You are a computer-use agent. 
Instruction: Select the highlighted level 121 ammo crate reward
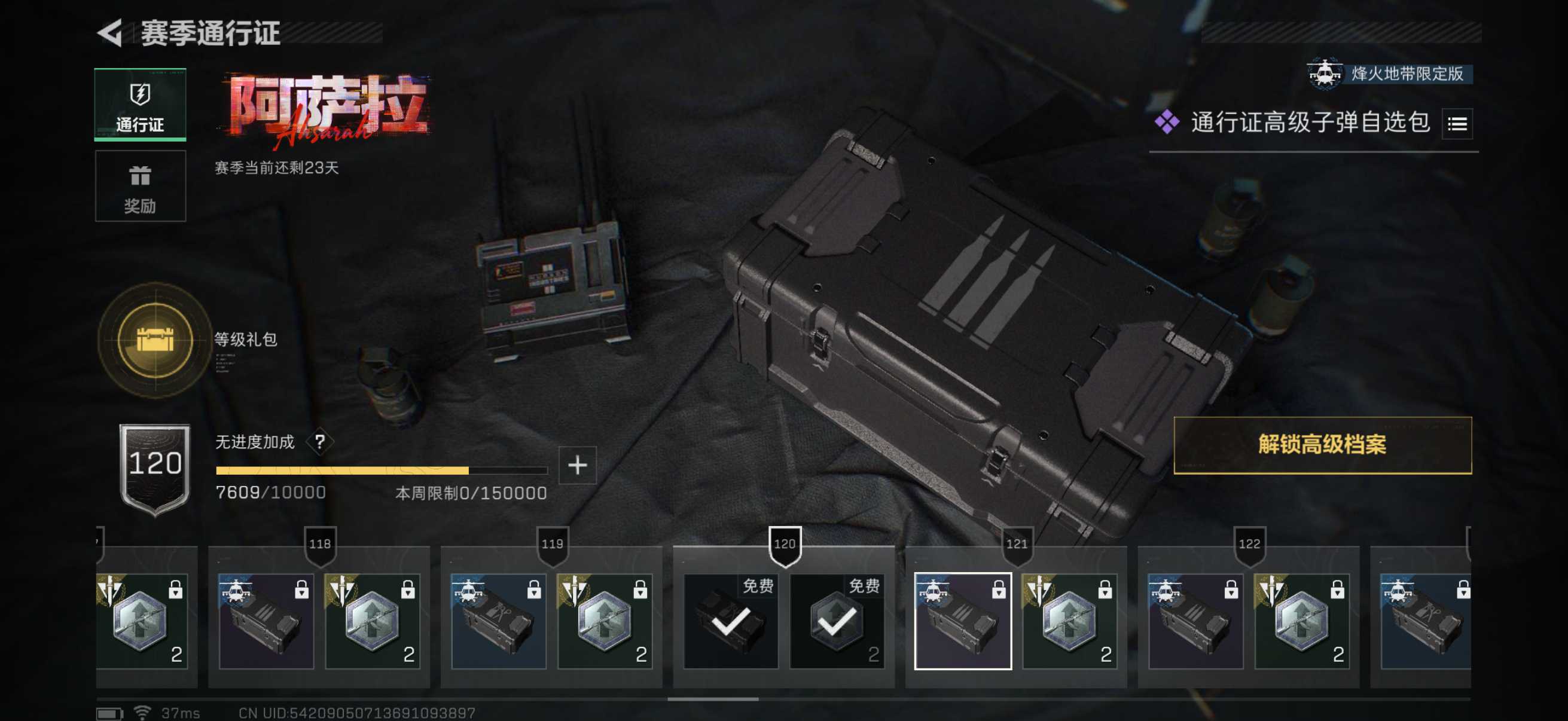click(x=962, y=621)
